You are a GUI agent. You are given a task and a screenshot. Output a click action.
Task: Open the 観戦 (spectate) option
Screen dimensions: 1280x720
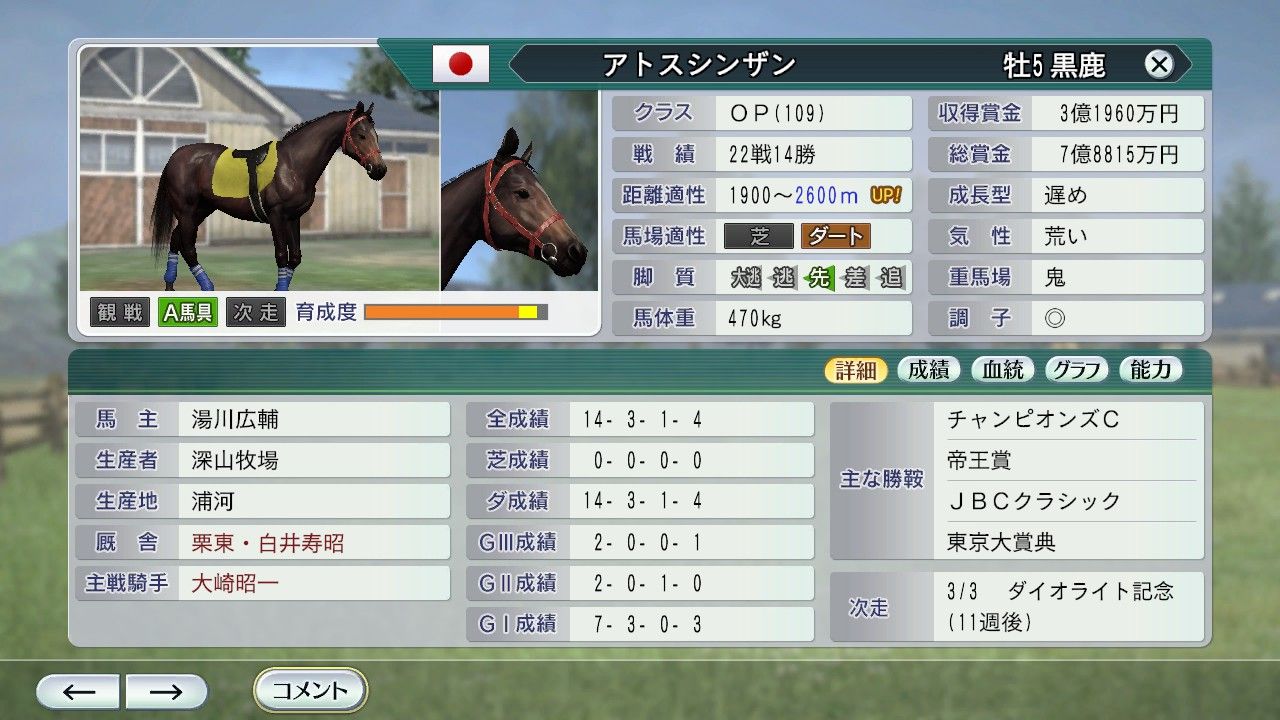coord(119,311)
